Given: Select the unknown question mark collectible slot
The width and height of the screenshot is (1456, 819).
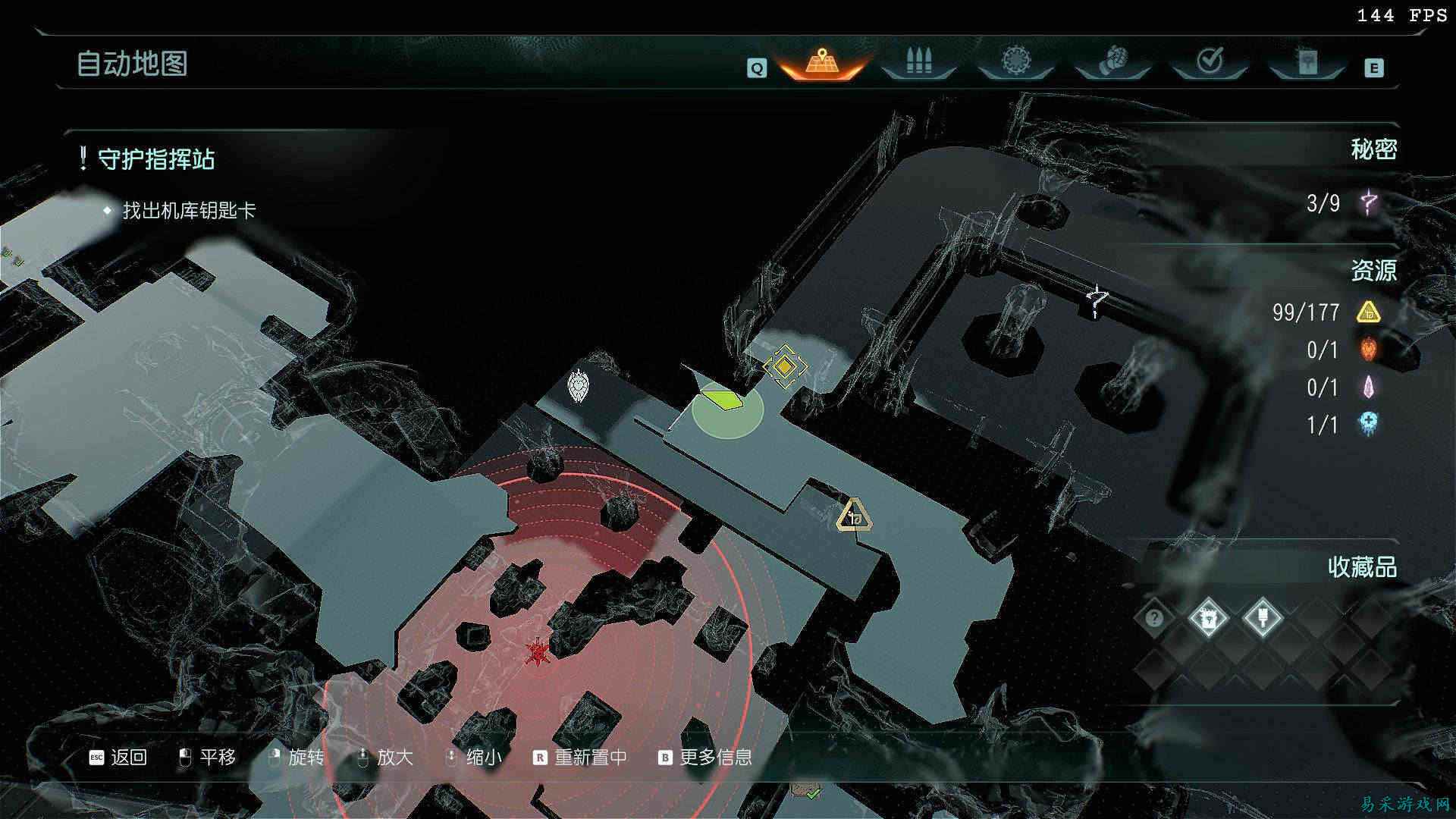Looking at the screenshot, I should [x=1154, y=618].
